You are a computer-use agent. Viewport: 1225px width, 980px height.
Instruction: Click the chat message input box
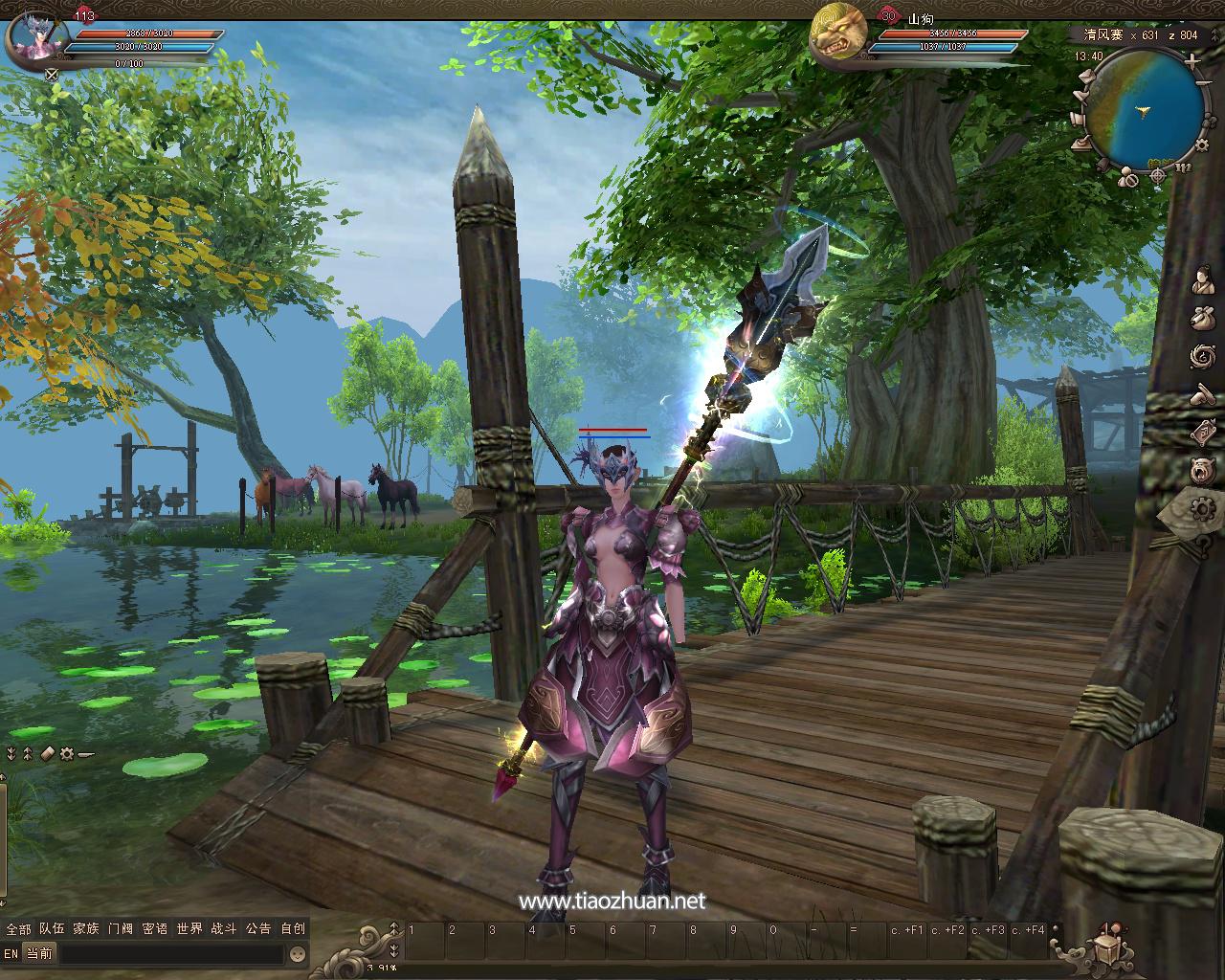(x=172, y=954)
